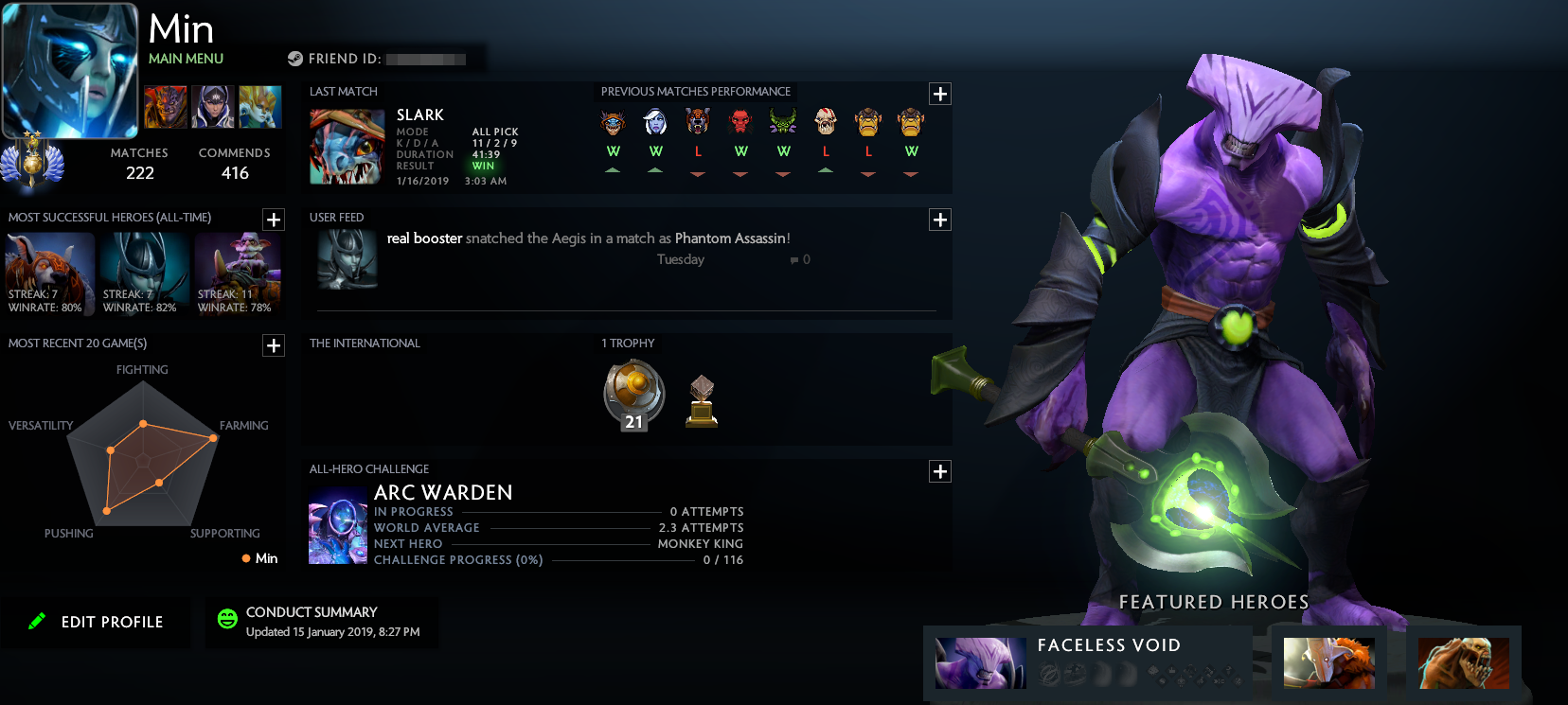Select the Drow Ranger icon in previous matches
This screenshot has width=1568, height=705.
click(x=656, y=121)
